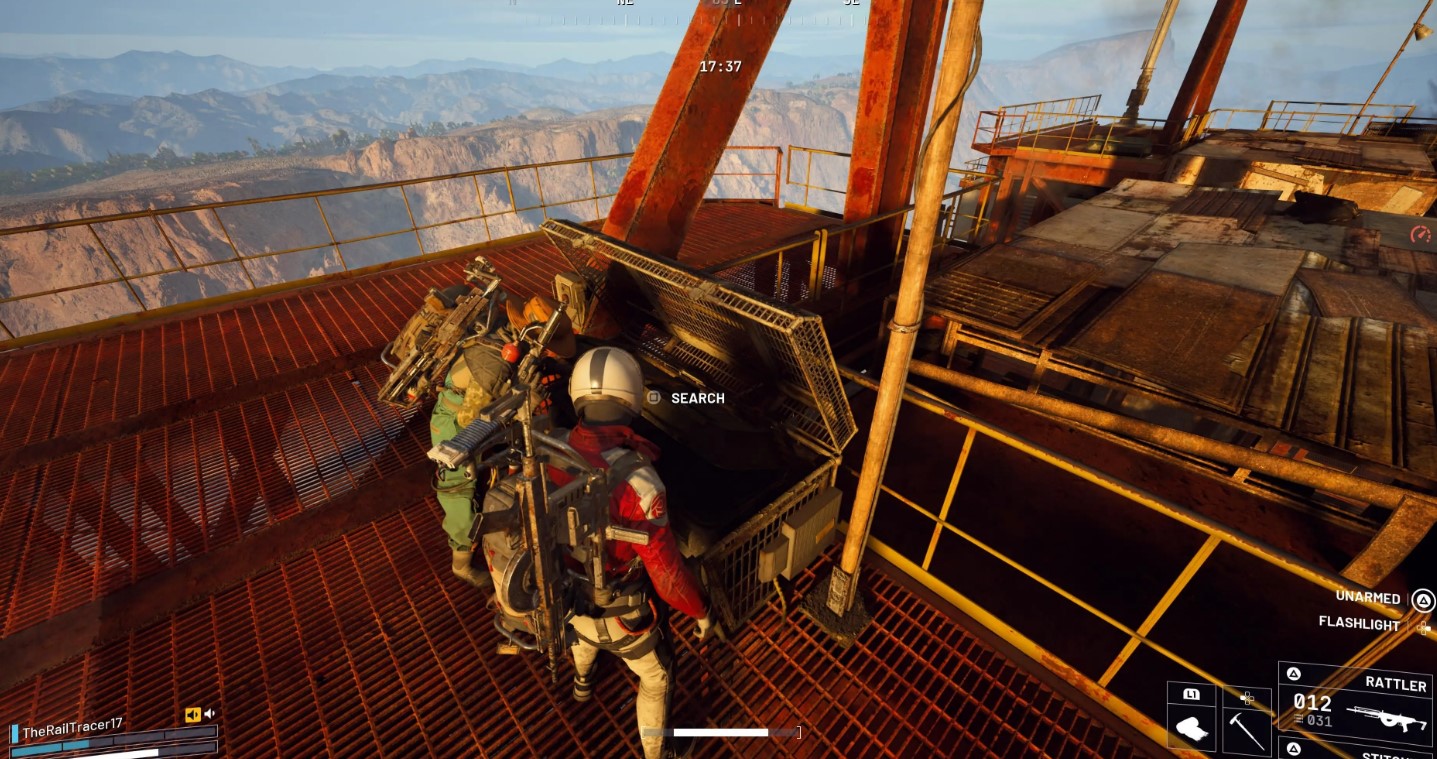The image size is (1437, 759).
Task: Toggle the yellow voice speaker icon
Action: (193, 714)
